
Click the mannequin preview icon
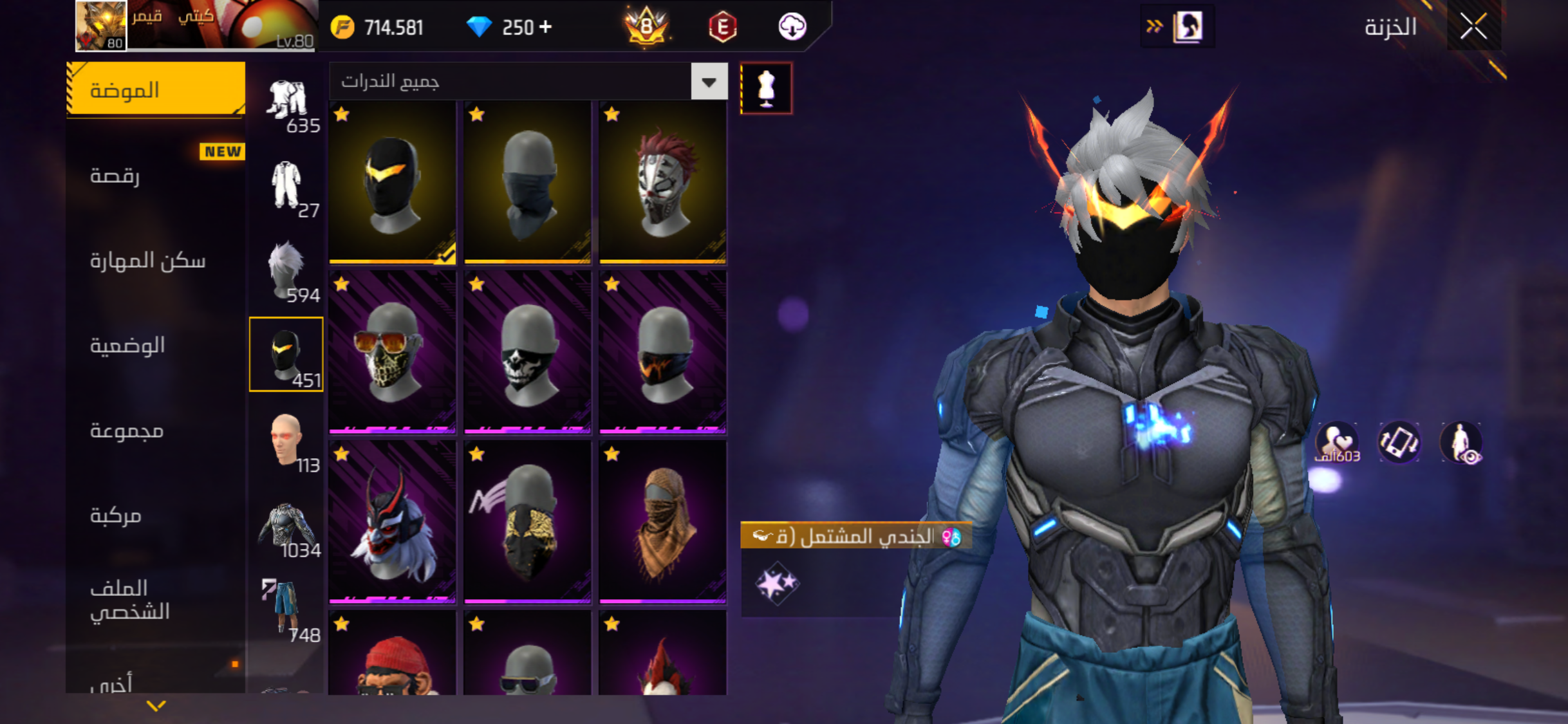click(766, 88)
